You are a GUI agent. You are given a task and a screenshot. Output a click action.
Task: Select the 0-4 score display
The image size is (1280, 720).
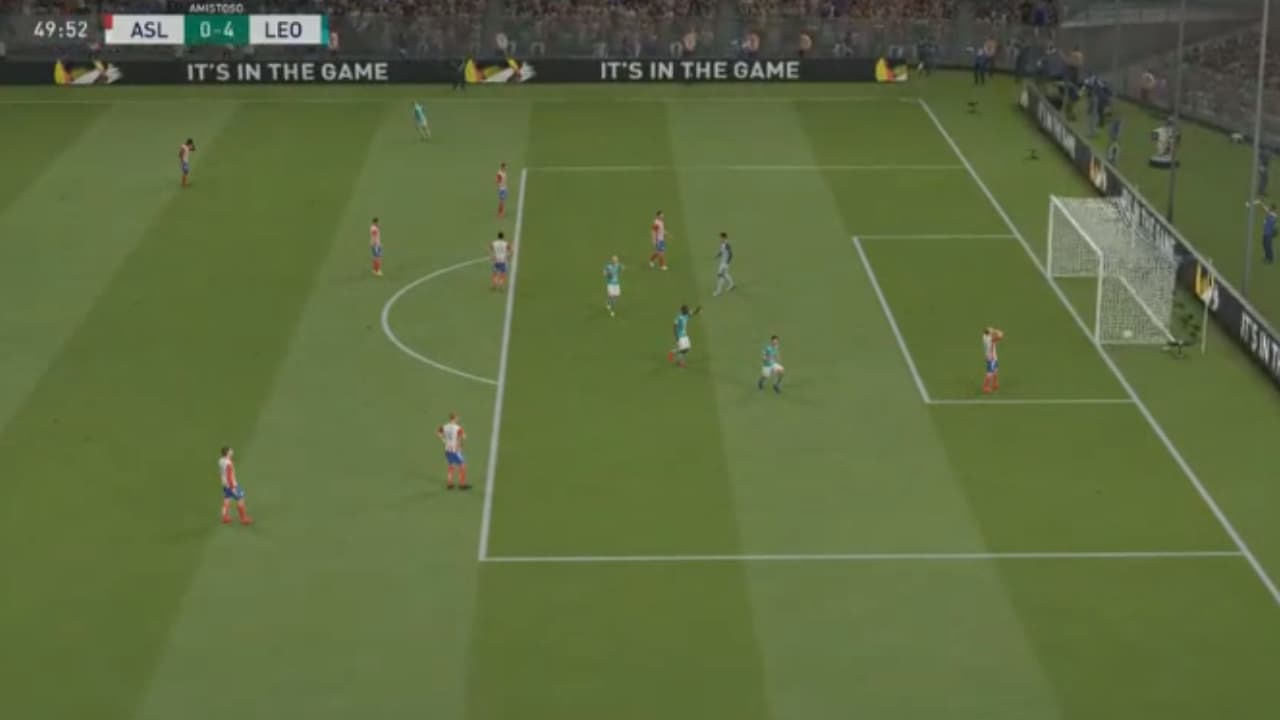pos(216,31)
